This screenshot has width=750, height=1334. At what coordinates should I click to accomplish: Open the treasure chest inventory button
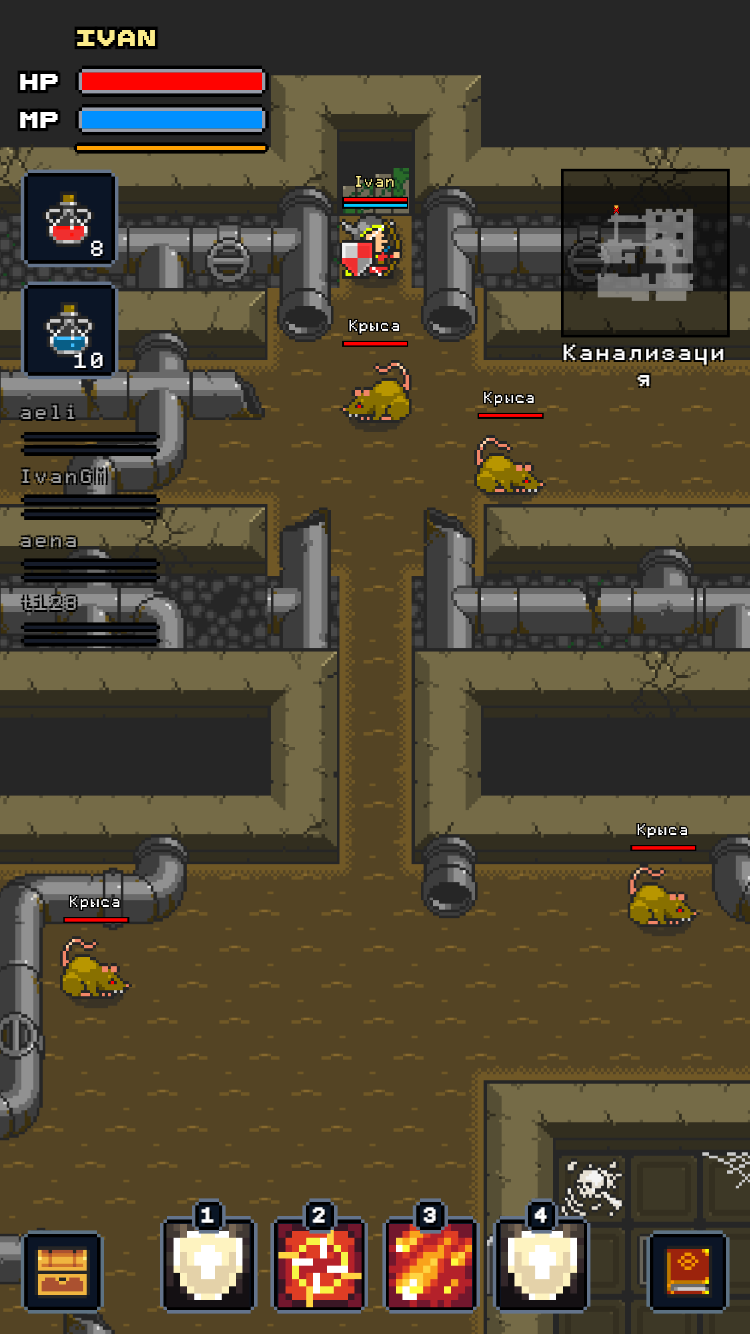click(x=62, y=1271)
